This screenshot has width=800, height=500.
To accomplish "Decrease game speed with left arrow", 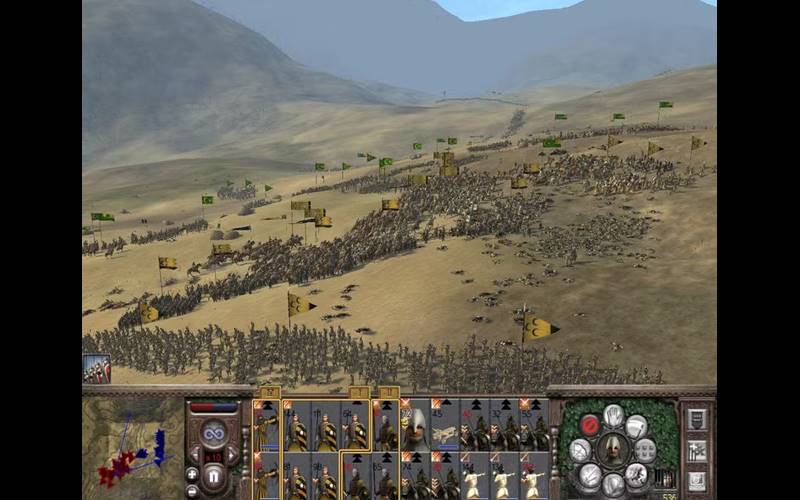I will (196, 455).
